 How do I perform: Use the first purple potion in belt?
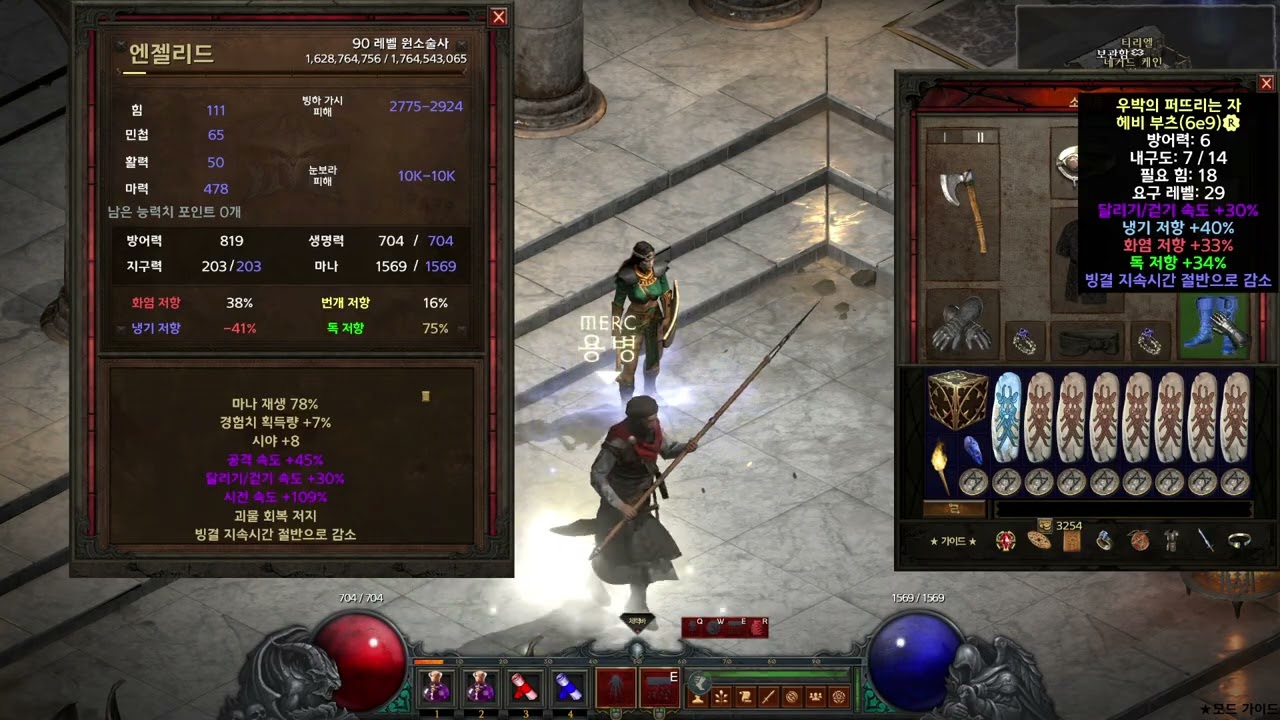(437, 687)
